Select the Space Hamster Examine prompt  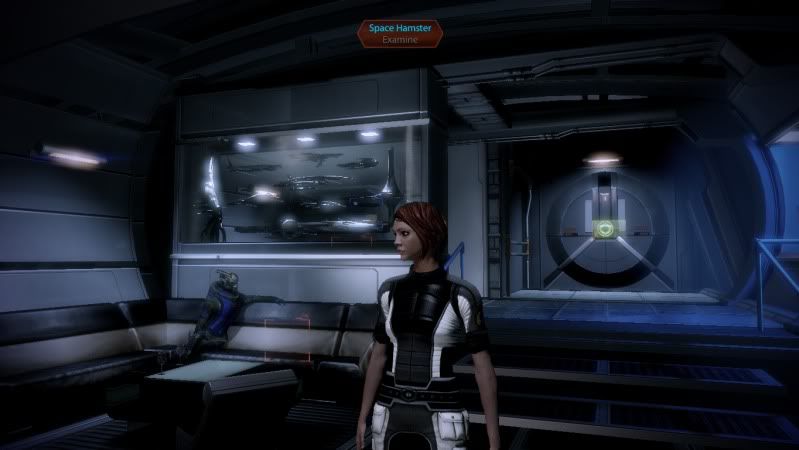[x=399, y=34]
